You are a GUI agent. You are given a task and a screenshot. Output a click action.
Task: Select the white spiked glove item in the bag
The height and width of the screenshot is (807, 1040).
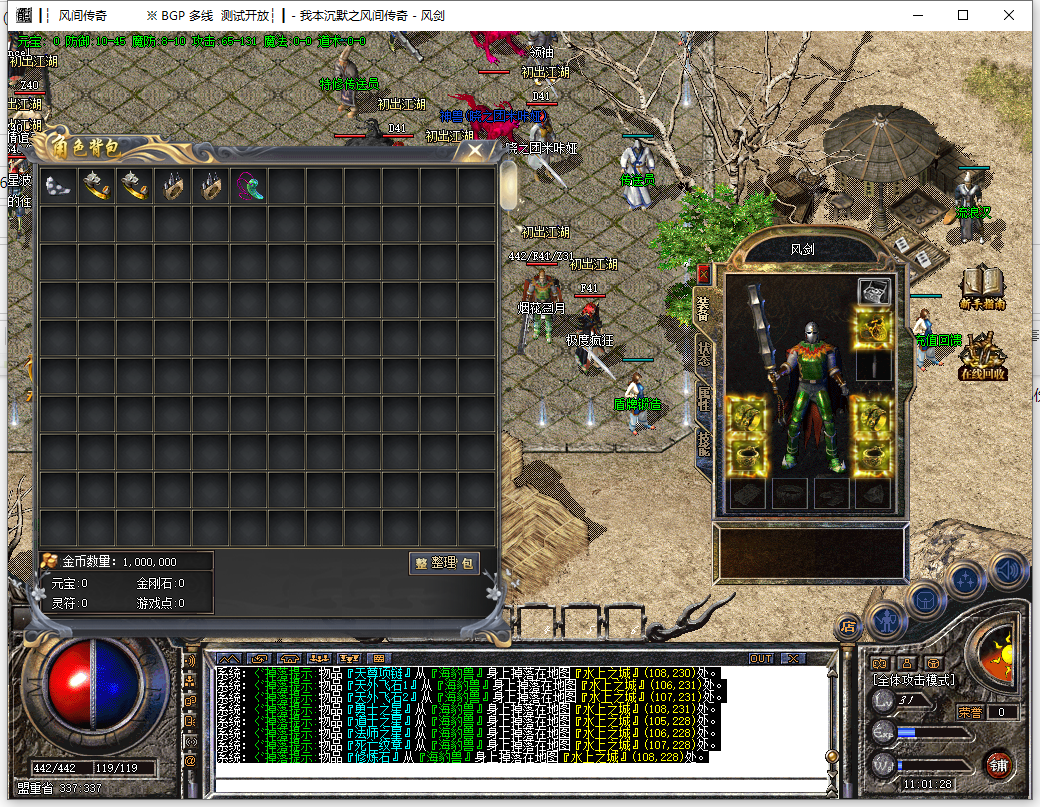[x=58, y=186]
